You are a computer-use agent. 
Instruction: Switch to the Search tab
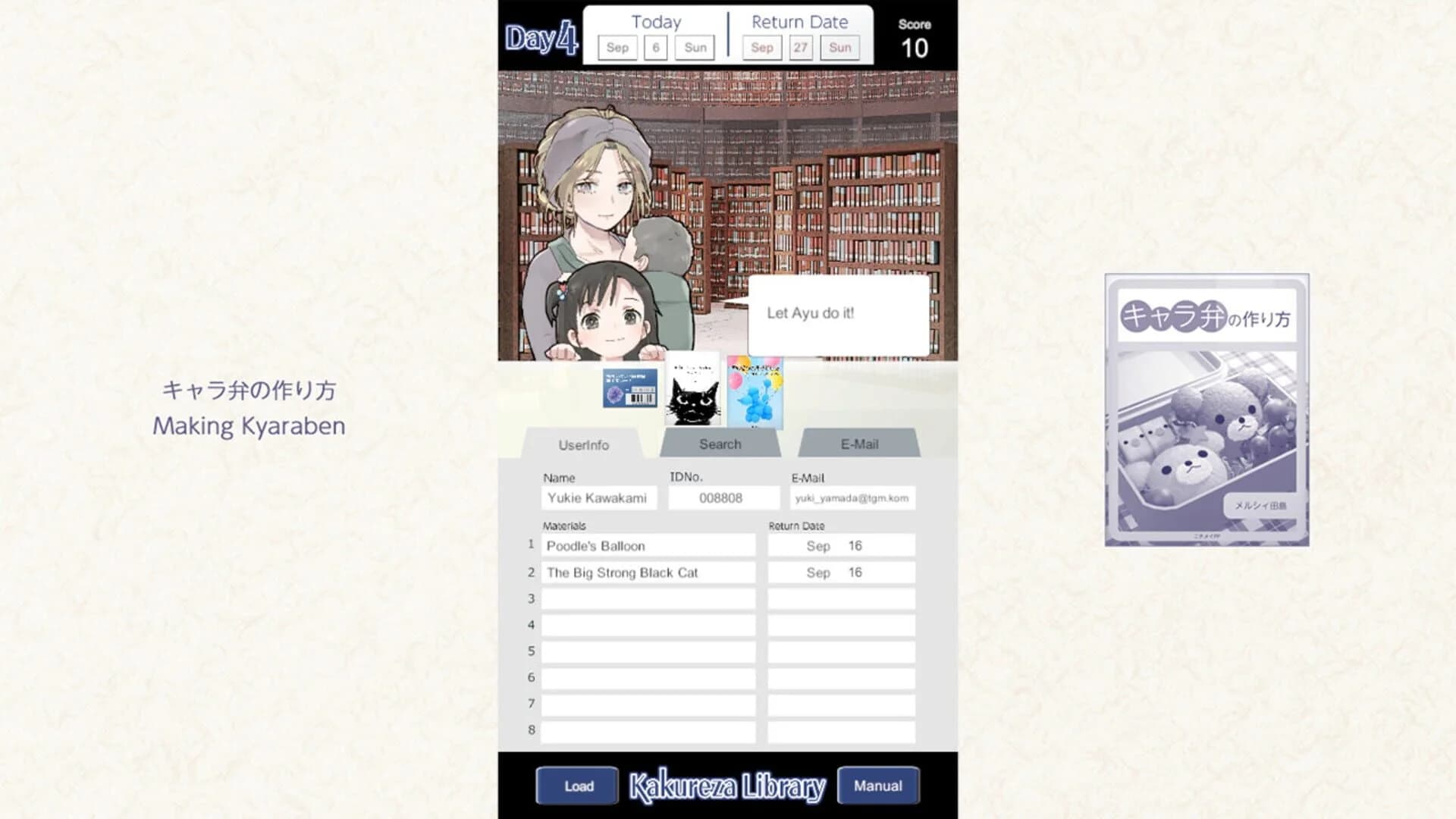click(719, 444)
